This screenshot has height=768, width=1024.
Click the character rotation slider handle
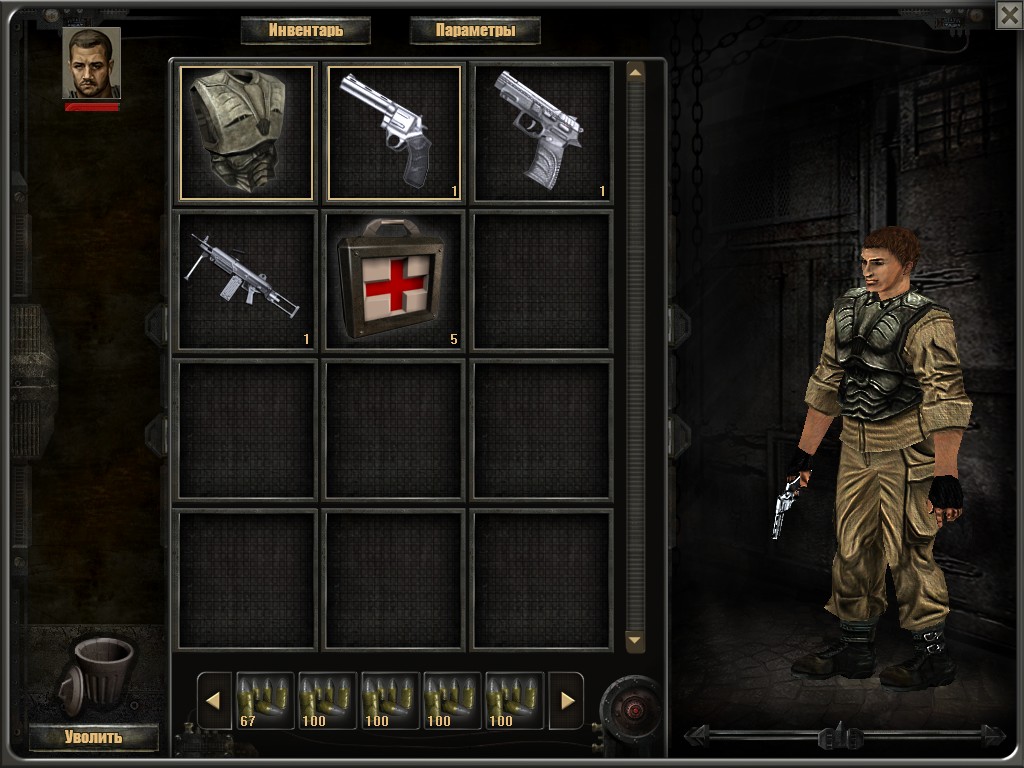pyautogui.click(x=840, y=738)
